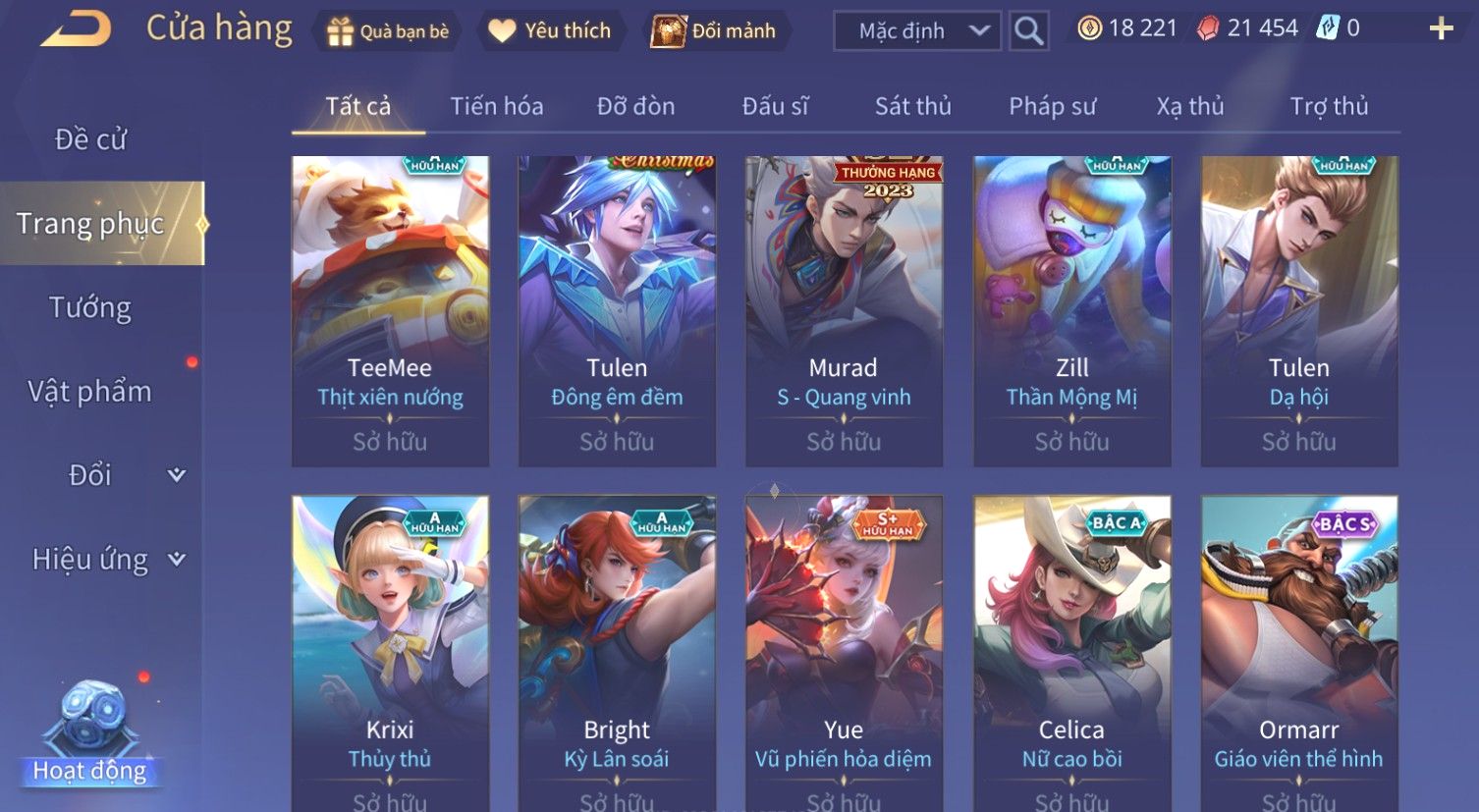Image resolution: width=1479 pixels, height=812 pixels.
Task: Open the Yêu thích favorites list
Action: [x=550, y=31]
